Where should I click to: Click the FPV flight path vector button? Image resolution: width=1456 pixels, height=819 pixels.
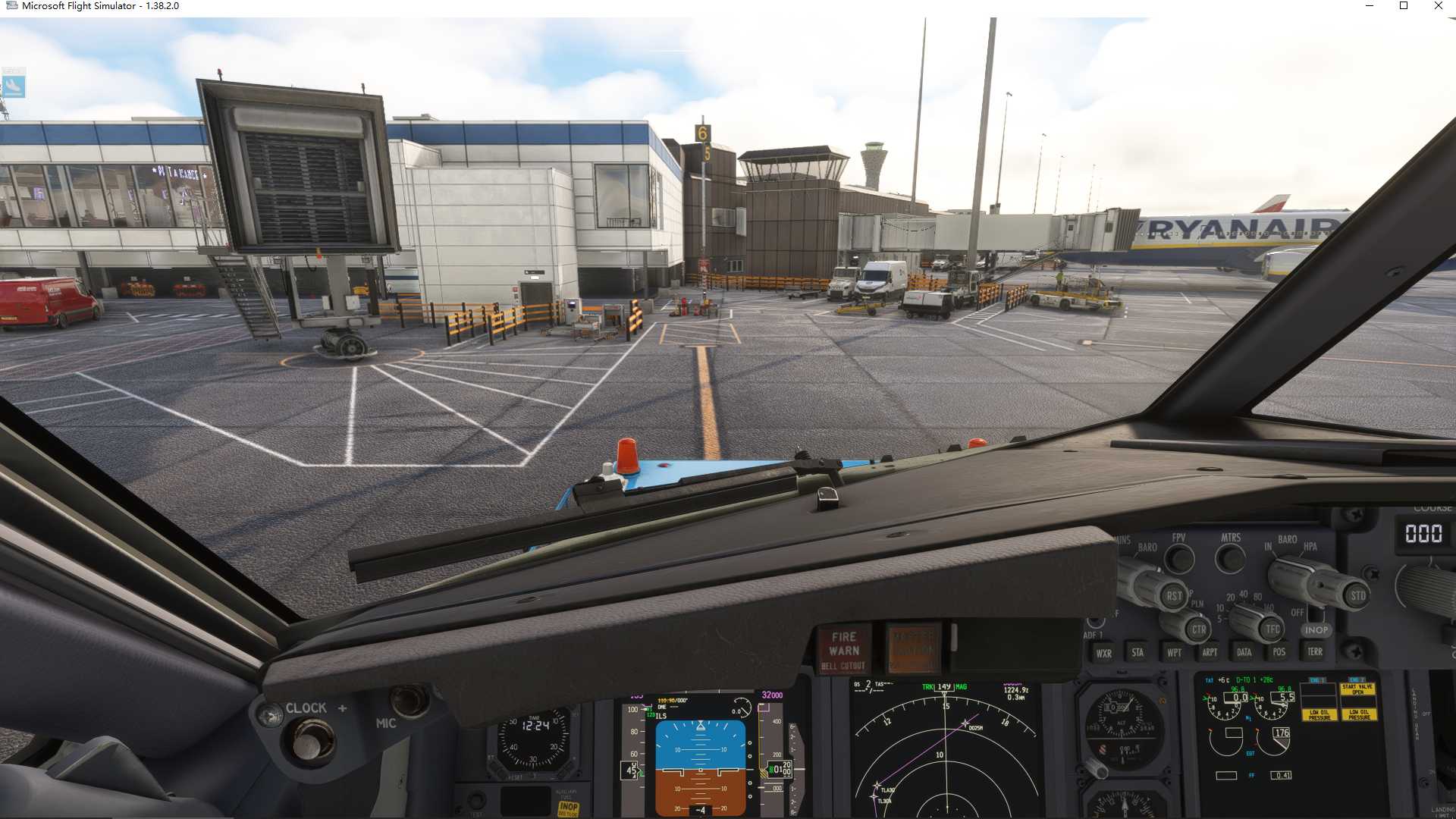[1179, 560]
